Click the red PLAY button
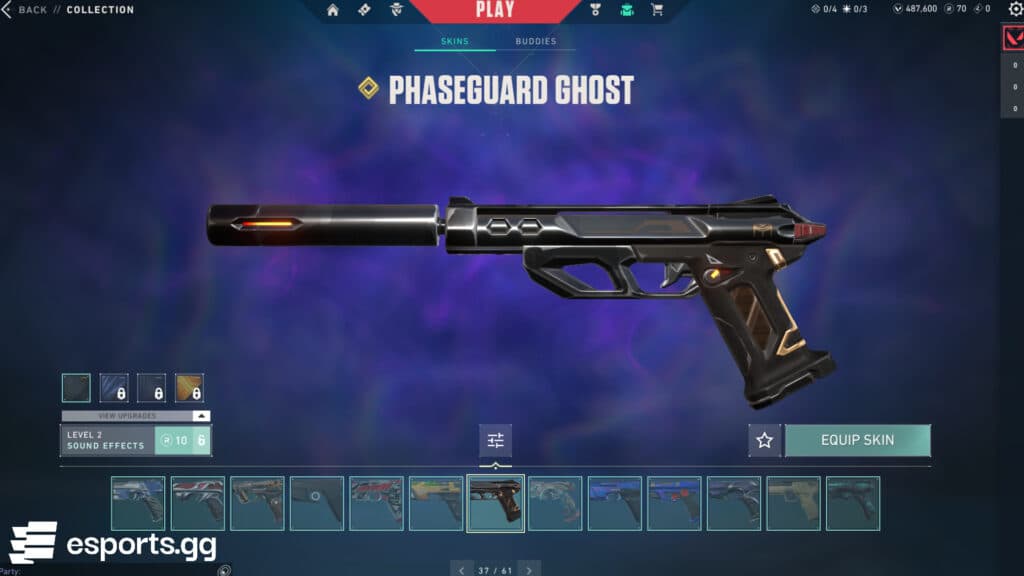The width and height of the screenshot is (1024, 576). [495, 11]
